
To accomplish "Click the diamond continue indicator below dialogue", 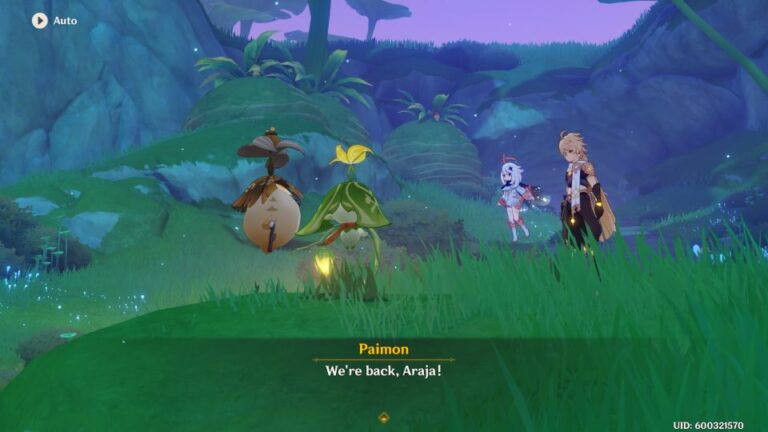I will click(383, 416).
